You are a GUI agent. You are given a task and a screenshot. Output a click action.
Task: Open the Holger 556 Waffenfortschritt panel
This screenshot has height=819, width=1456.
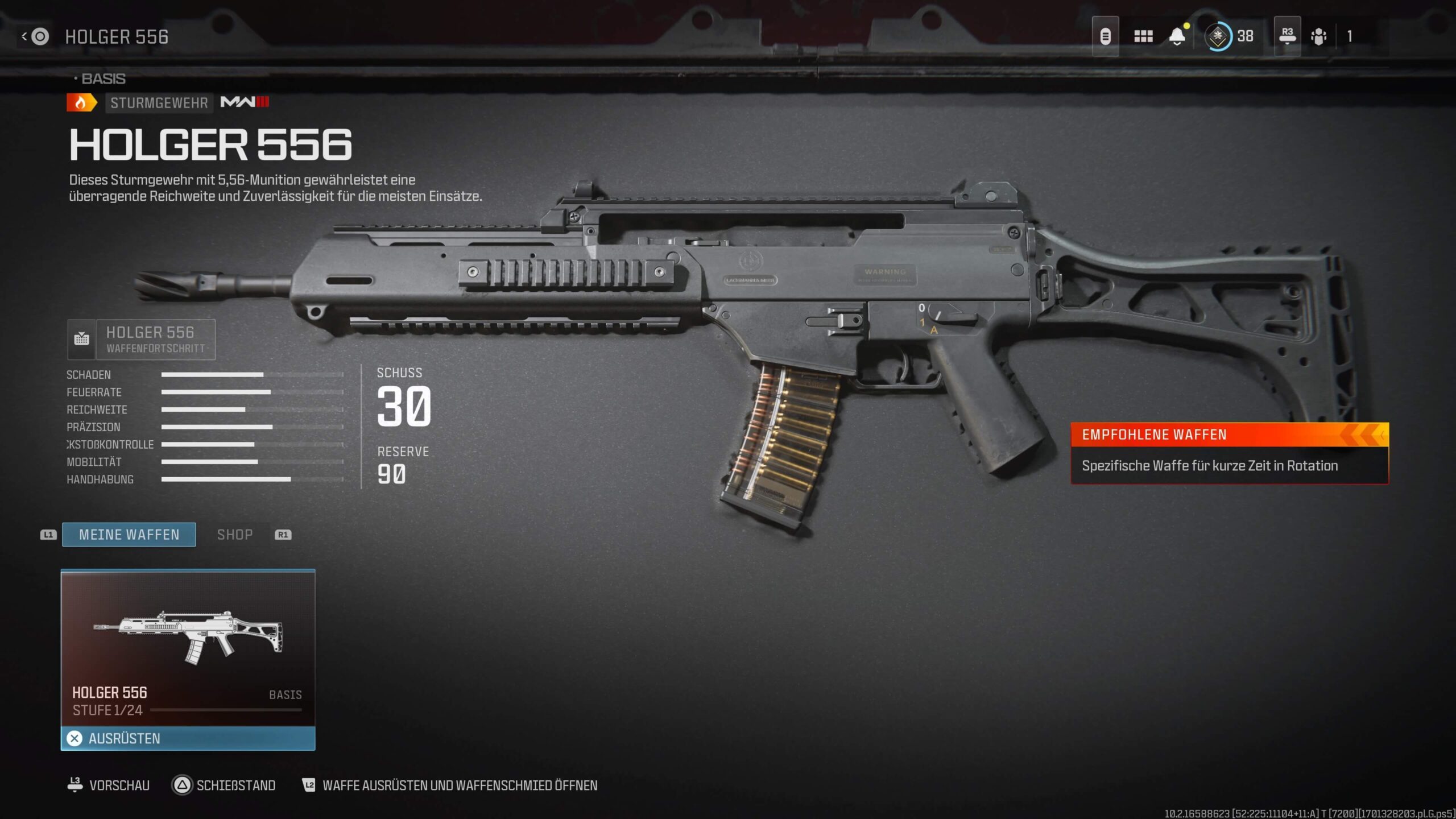[x=142, y=340]
